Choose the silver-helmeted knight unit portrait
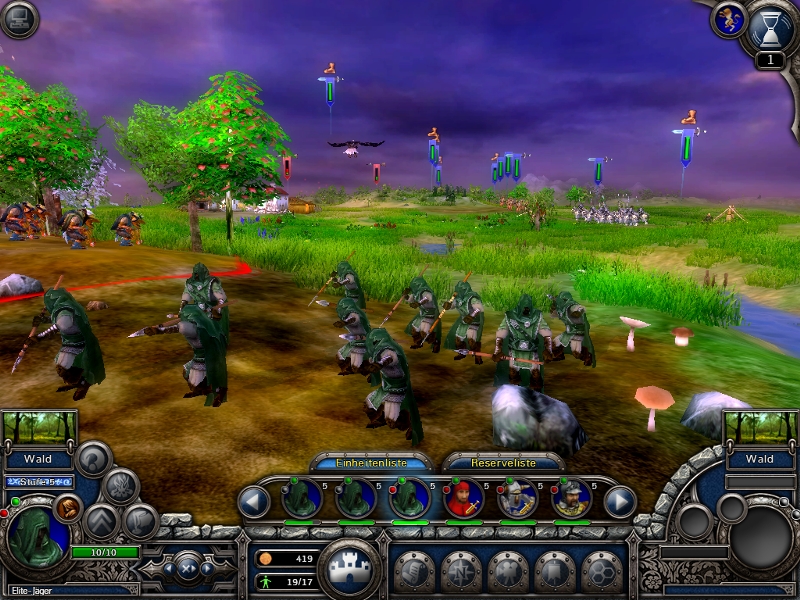Image resolution: width=800 pixels, height=600 pixels. coord(518,498)
